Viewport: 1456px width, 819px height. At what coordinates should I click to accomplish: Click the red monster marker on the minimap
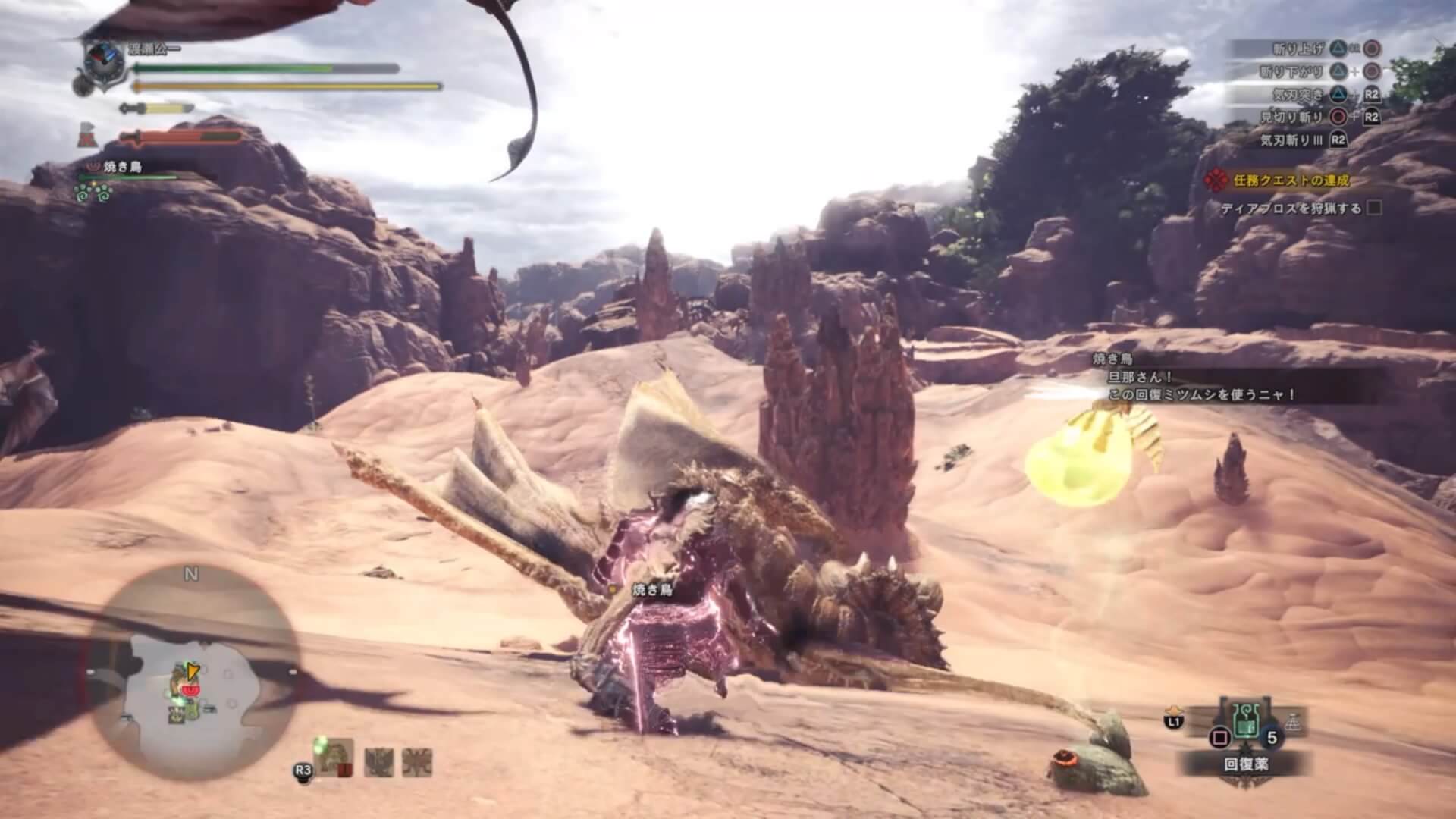tap(193, 693)
